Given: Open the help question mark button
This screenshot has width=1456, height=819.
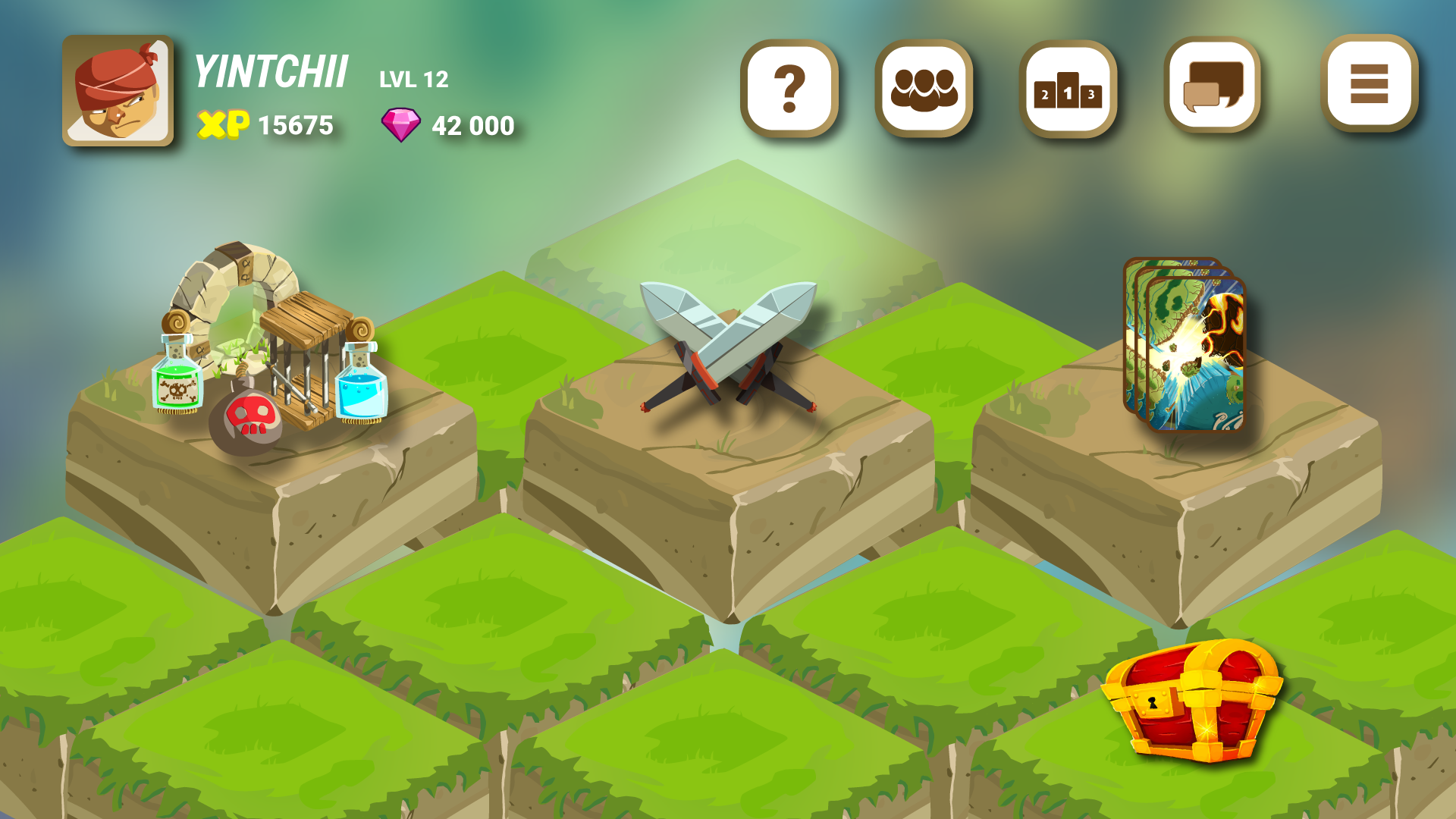Looking at the screenshot, I should (x=789, y=89).
